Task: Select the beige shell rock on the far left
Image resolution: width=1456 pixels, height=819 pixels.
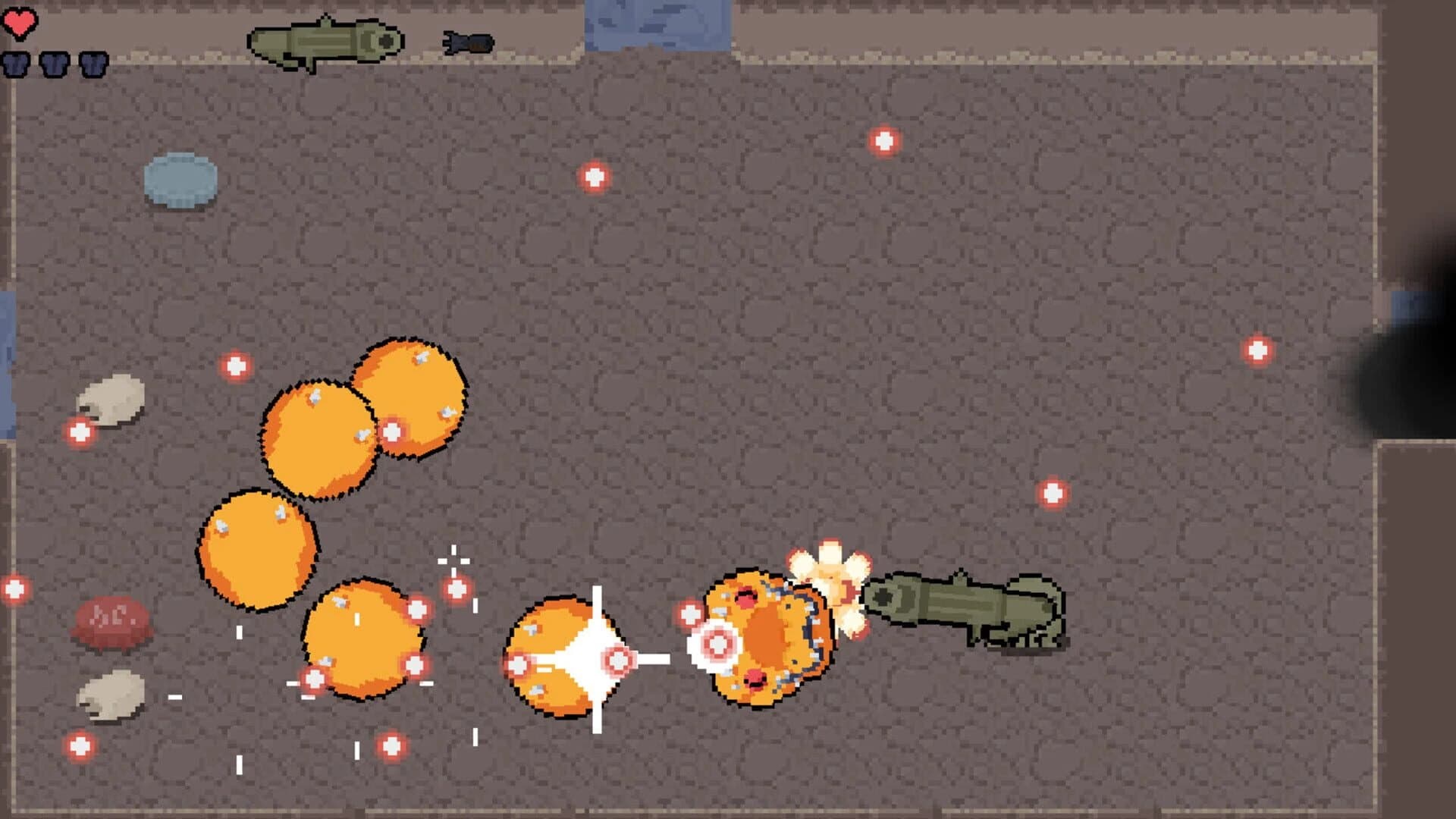Action: (114, 398)
